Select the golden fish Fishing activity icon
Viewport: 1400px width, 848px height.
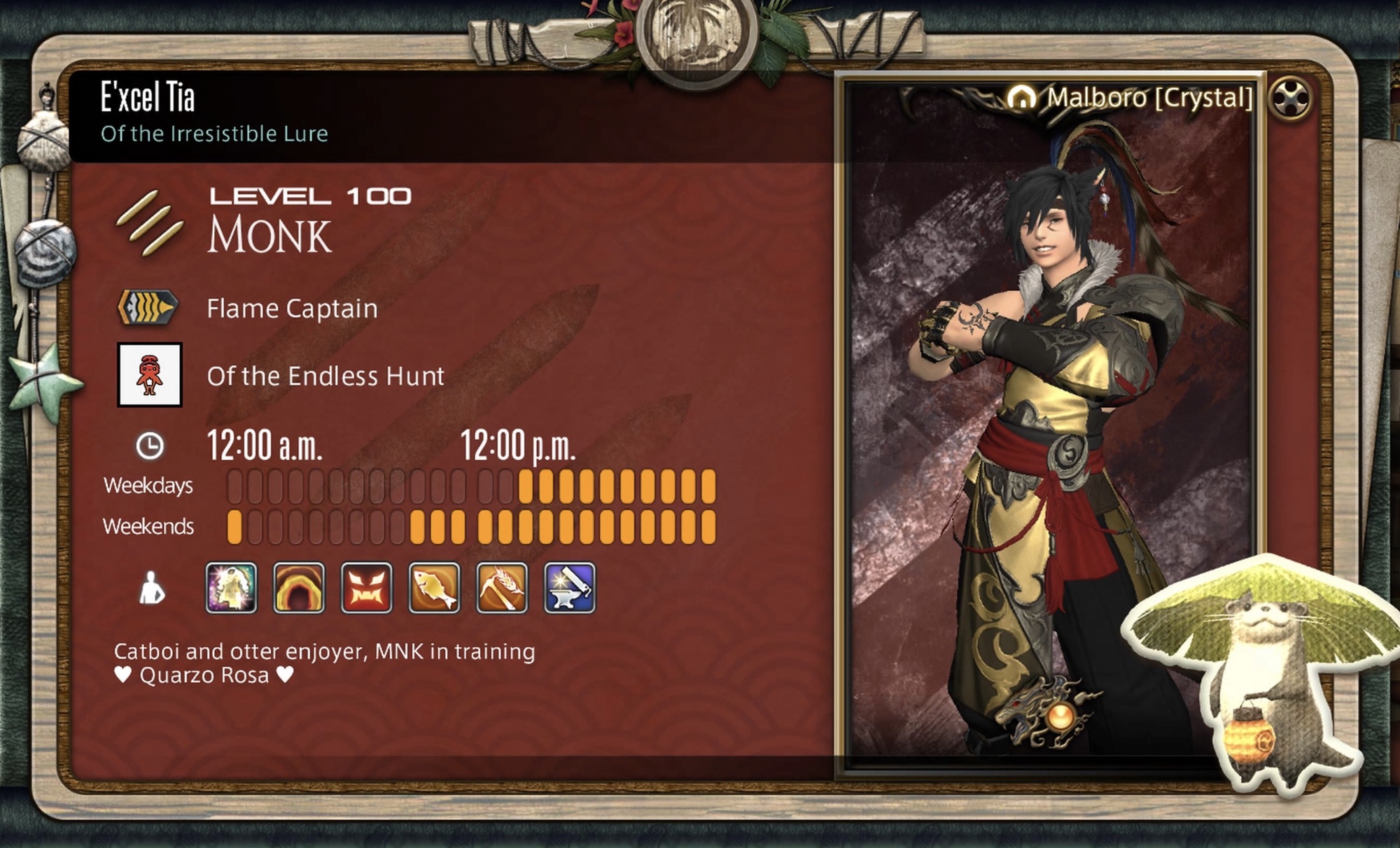434,588
